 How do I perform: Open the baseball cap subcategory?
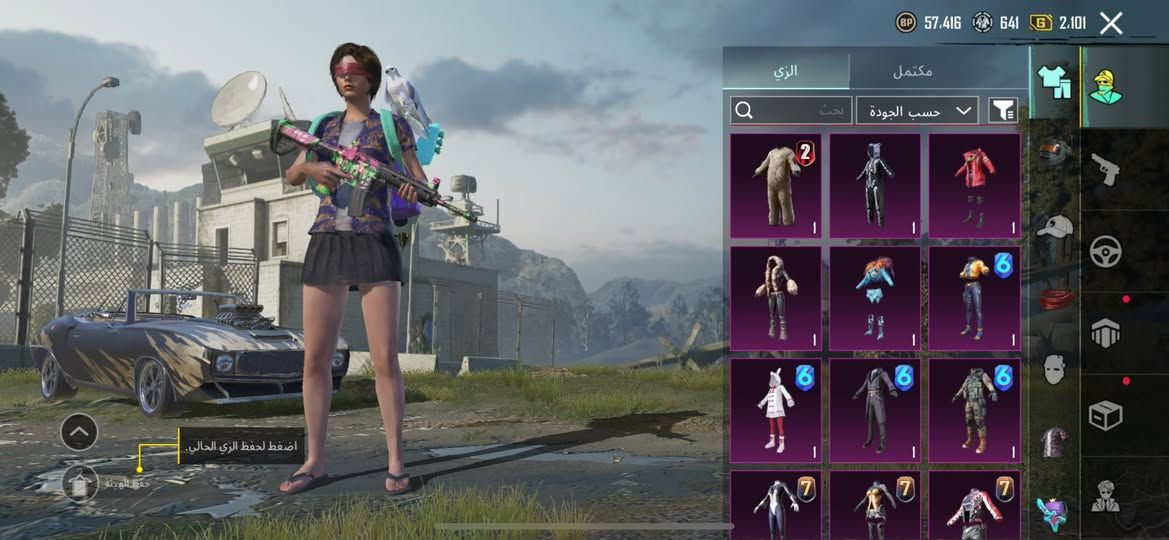tap(1053, 226)
